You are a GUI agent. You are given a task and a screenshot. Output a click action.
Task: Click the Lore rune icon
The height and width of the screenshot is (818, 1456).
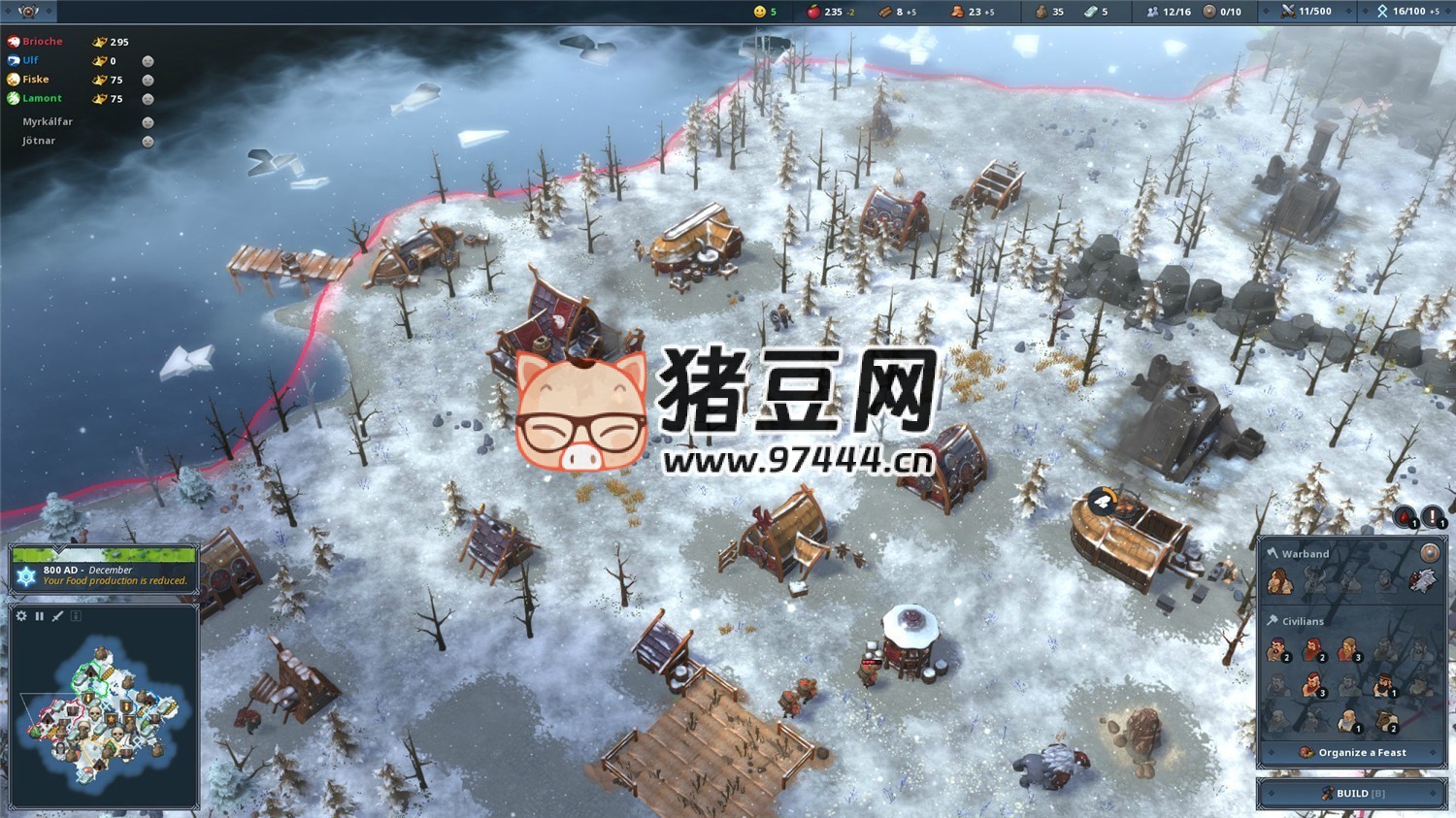pos(1384,13)
